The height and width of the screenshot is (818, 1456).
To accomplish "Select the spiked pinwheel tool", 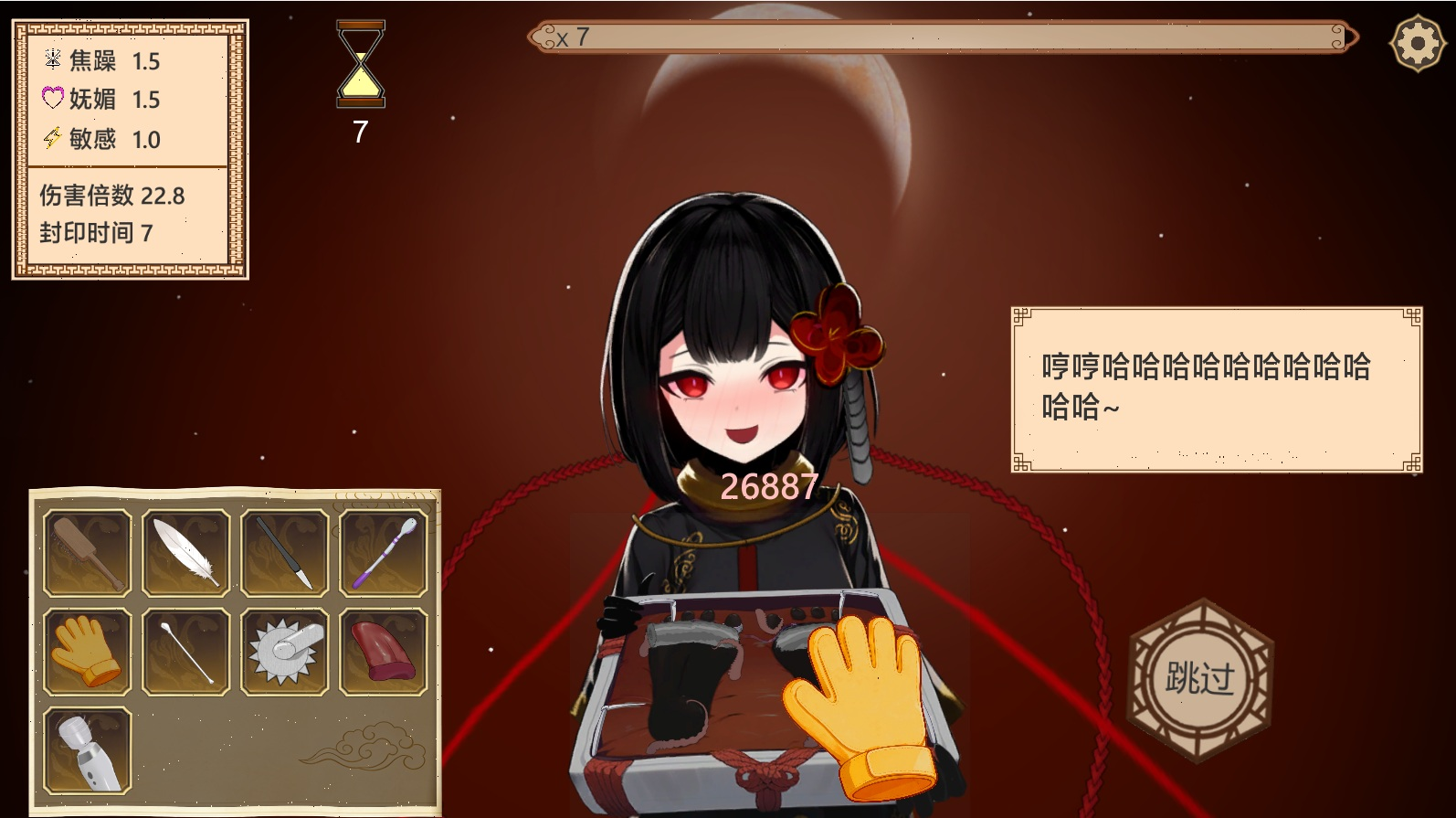I will (x=285, y=652).
